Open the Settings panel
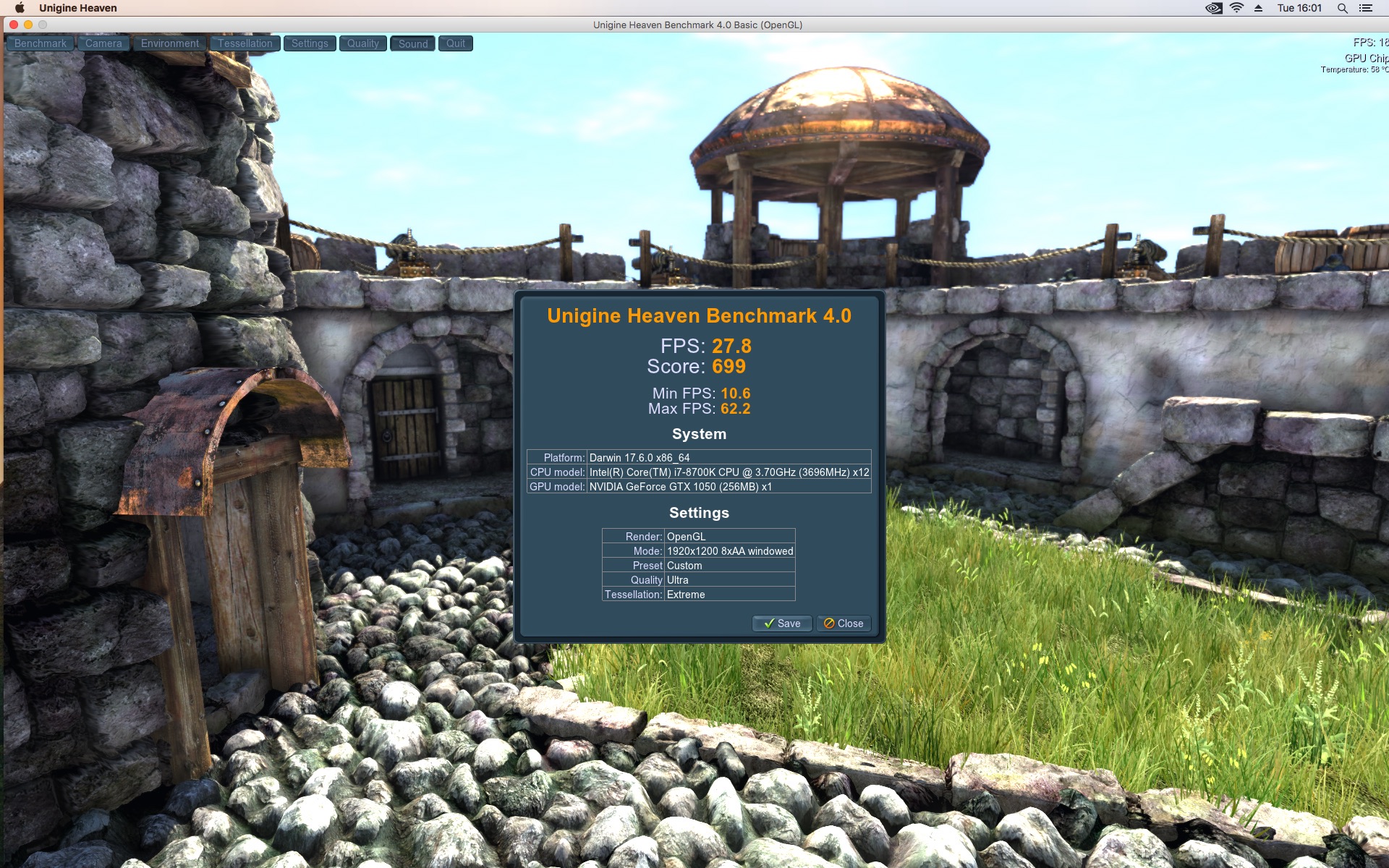1389x868 pixels. tap(310, 43)
